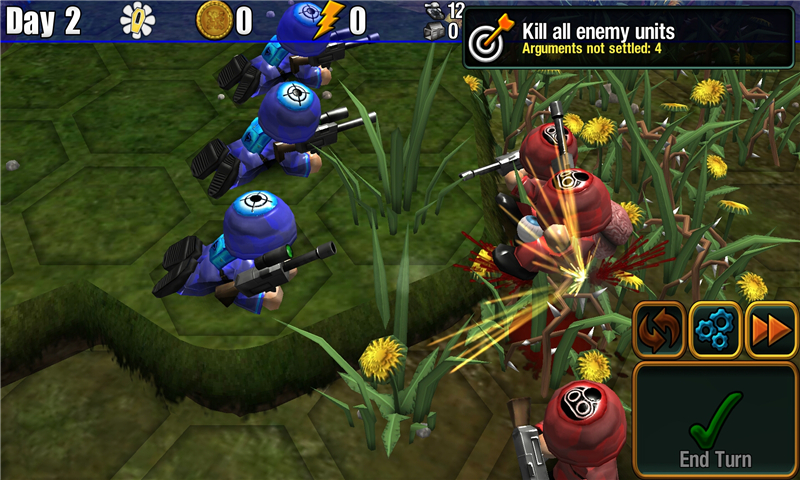Viewport: 800px width, 480px height.
Task: End the current turn
Action: pyautogui.click(x=715, y=419)
